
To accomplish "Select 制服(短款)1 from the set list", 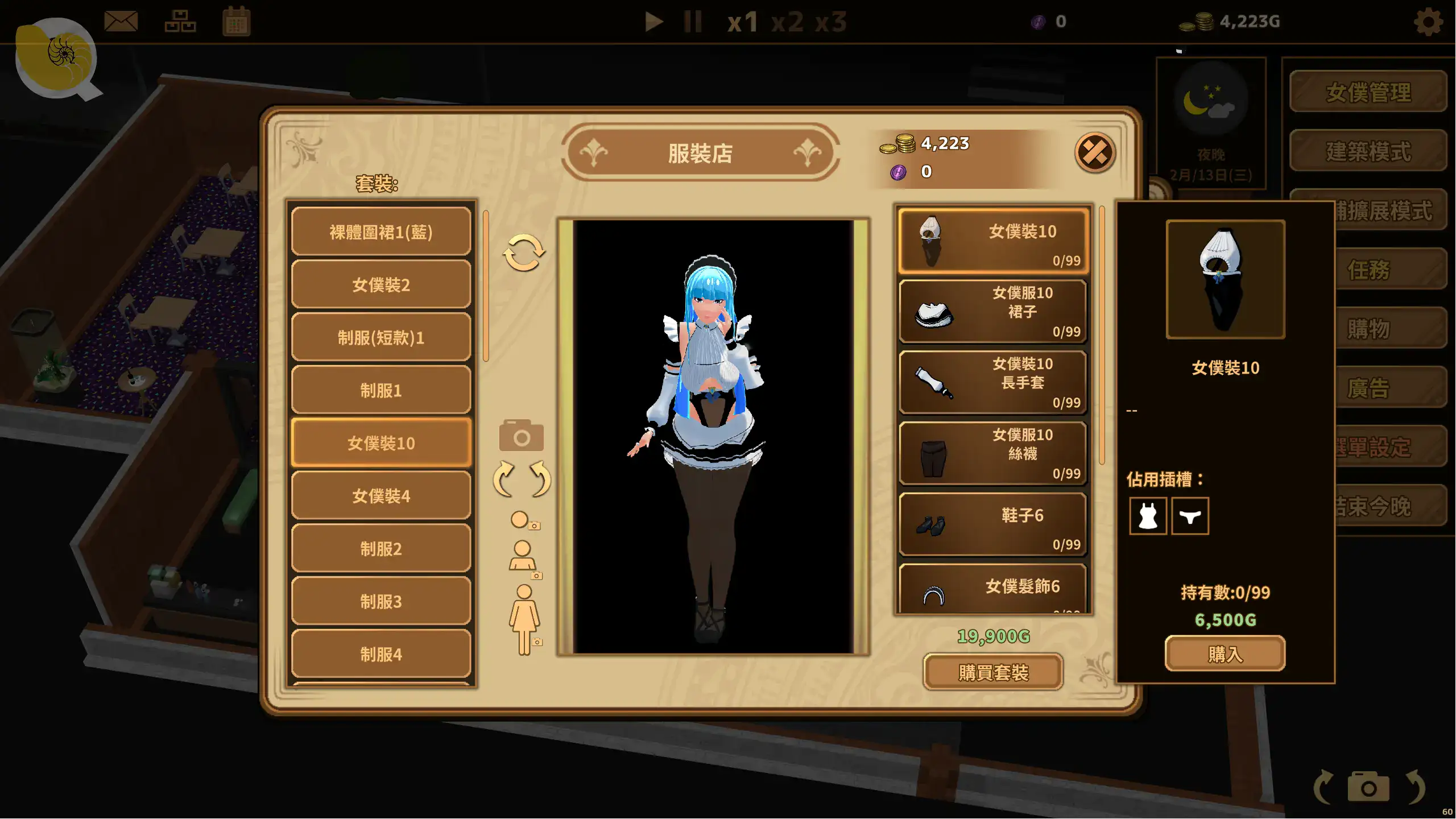I will [381, 337].
